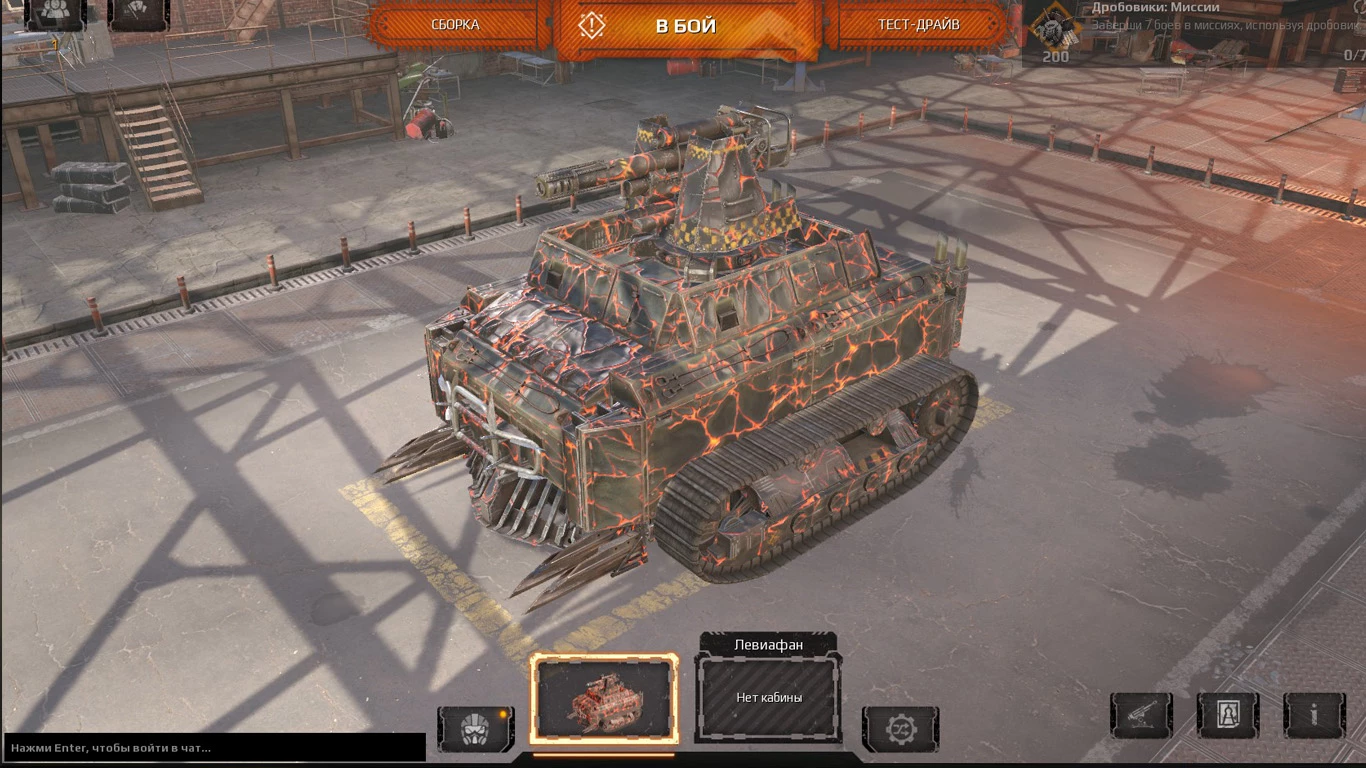Open the group players icon
The width and height of the screenshot is (1366, 768).
[x=55, y=12]
